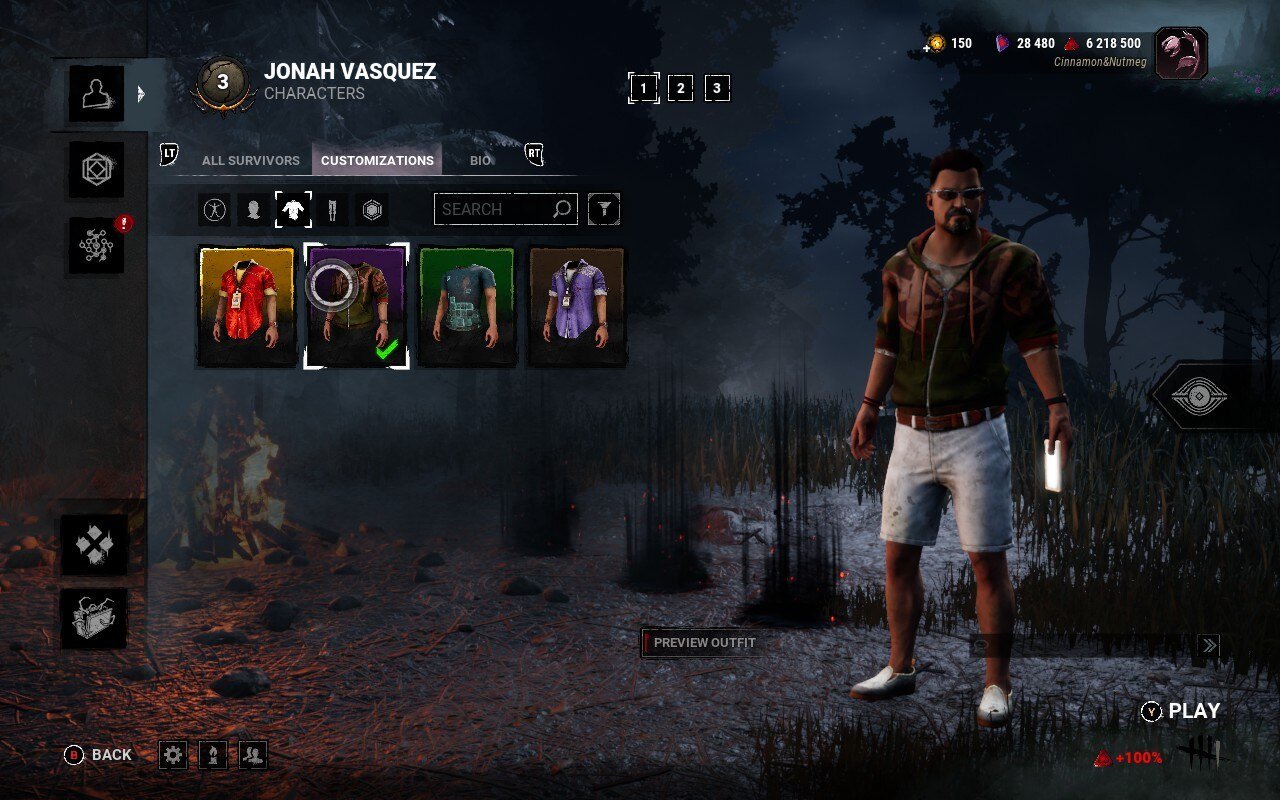Open the cosmetic filter options
Screen dimensions: 1280x800
coord(604,209)
